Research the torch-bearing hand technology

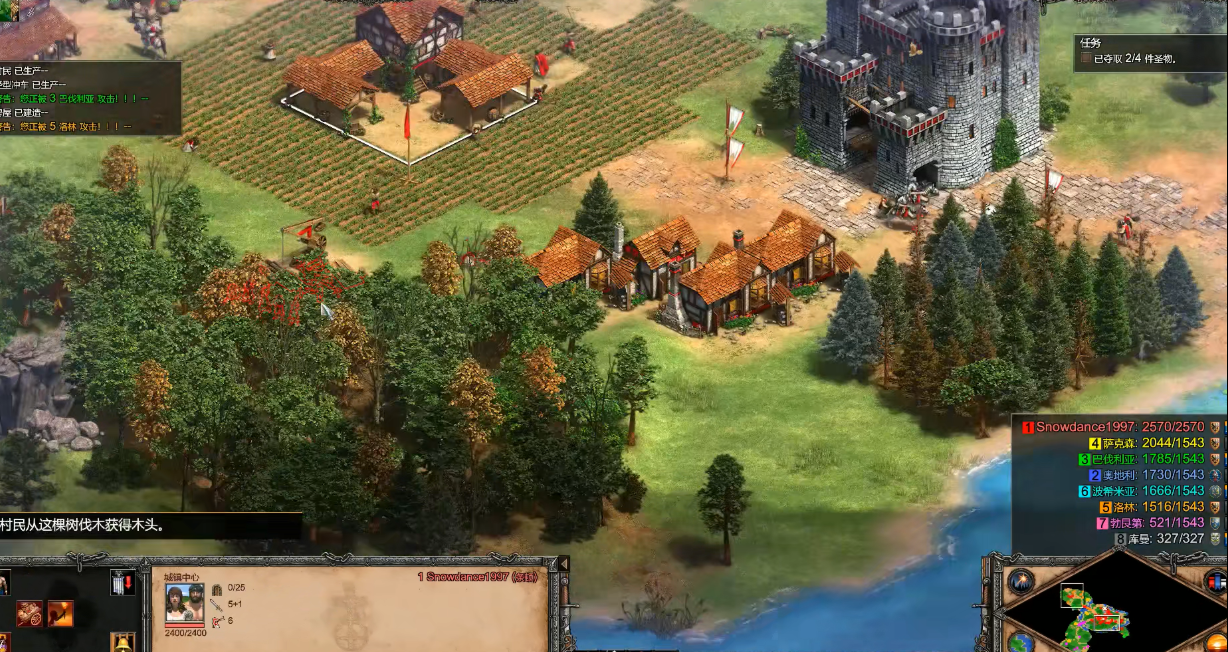click(60, 613)
